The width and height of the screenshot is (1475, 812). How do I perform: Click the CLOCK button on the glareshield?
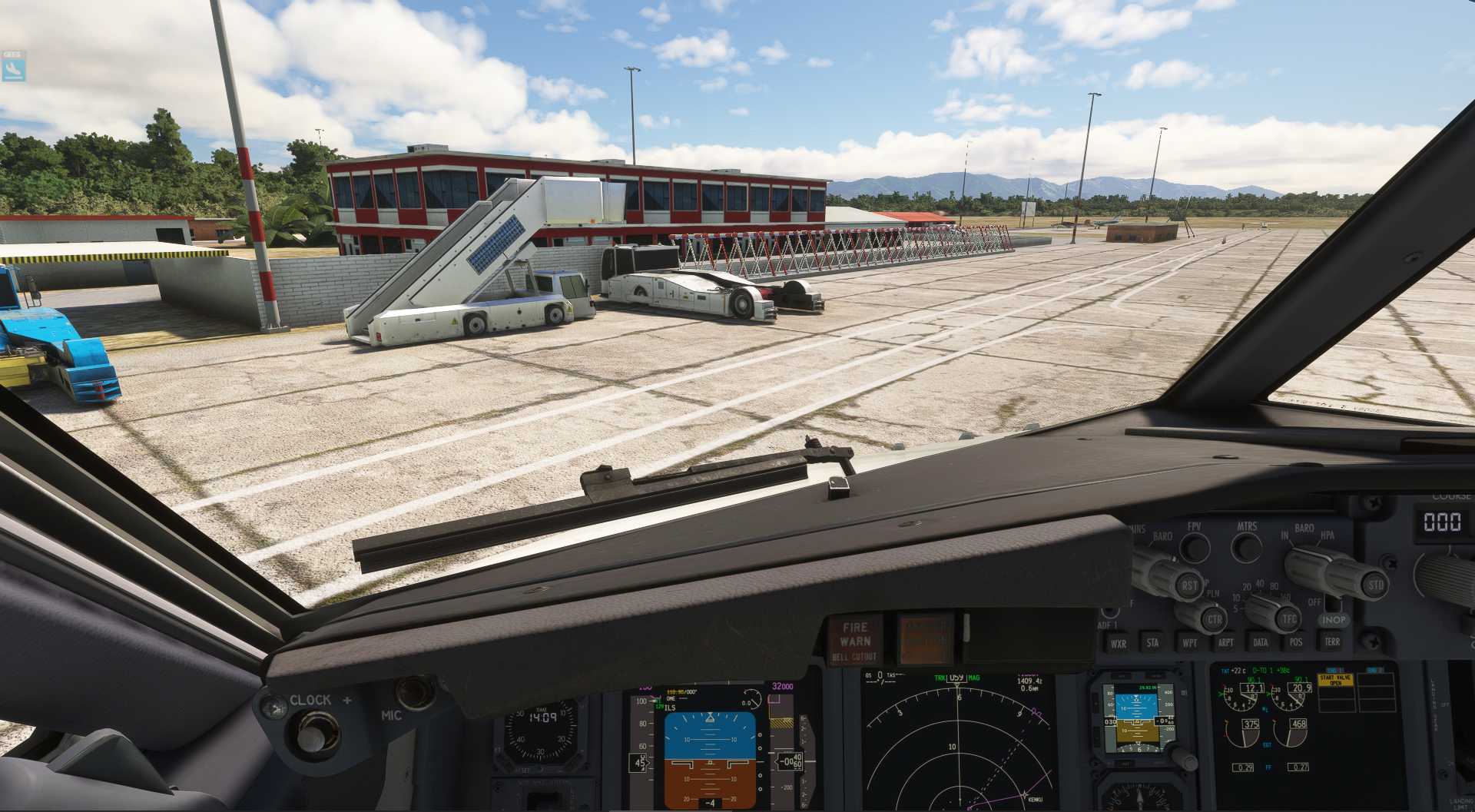(x=311, y=733)
